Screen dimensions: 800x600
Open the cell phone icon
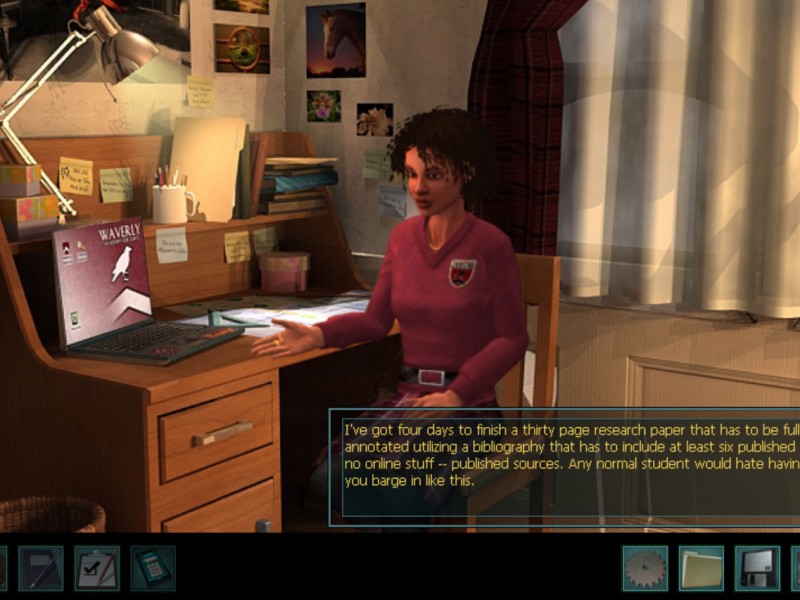pos(152,567)
